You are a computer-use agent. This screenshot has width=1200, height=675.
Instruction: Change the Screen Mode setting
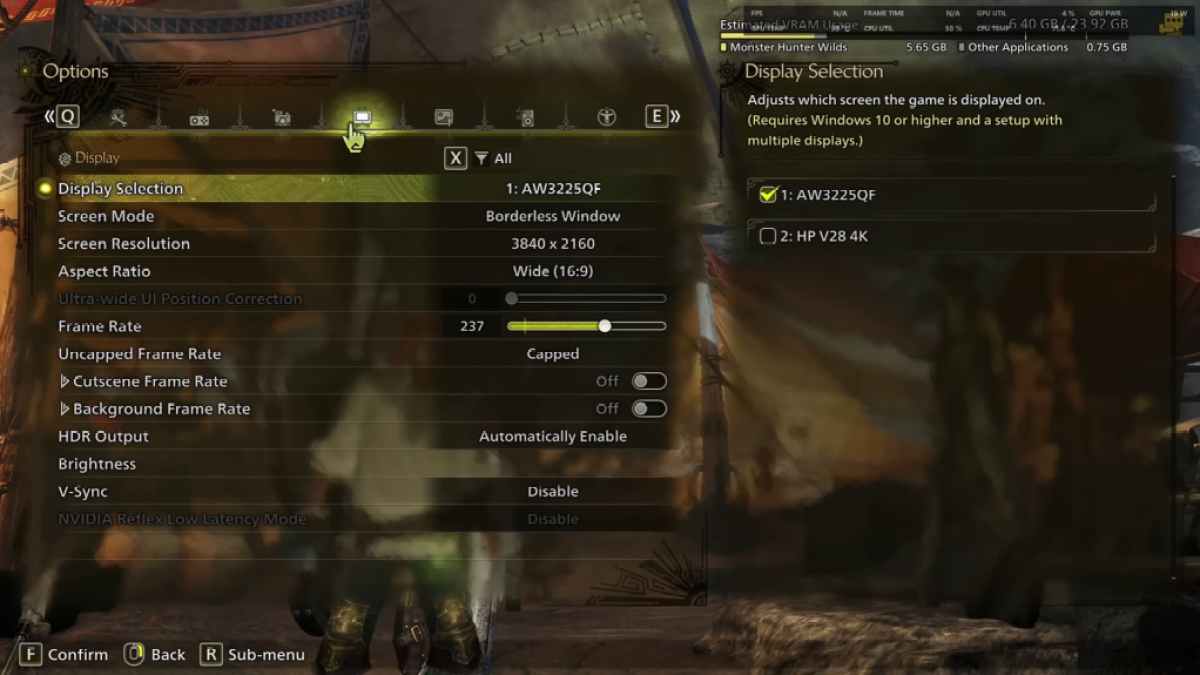pos(552,216)
